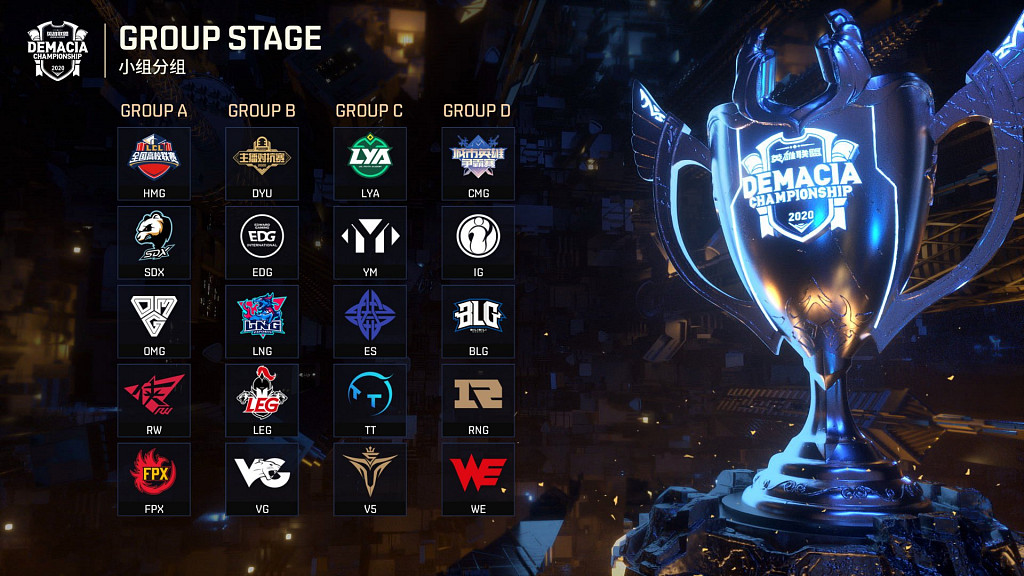Viewport: 1024px width, 576px height.
Task: Select the RNG team tile
Action: coord(478,401)
